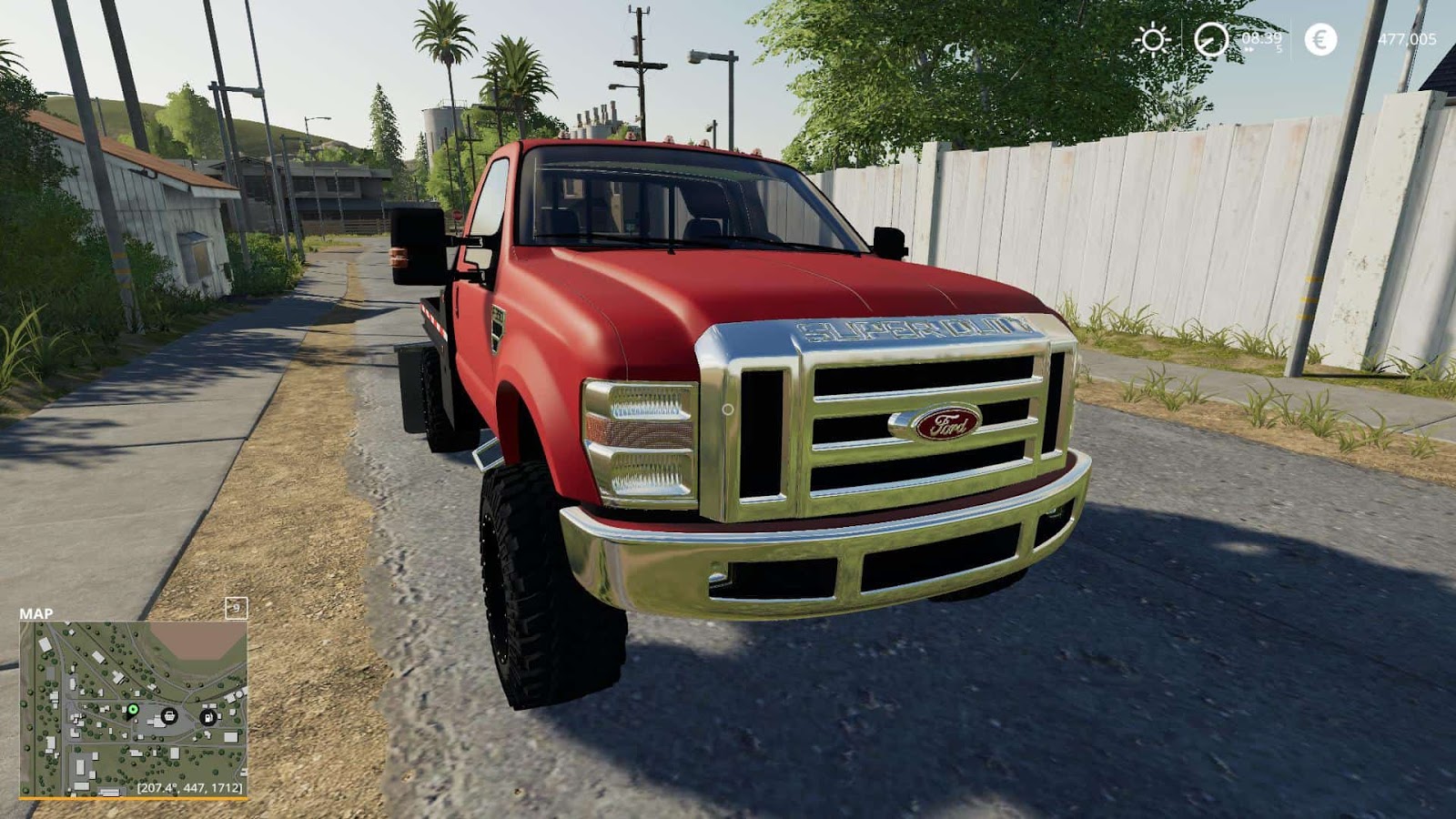Select the MAP label header

(35, 613)
